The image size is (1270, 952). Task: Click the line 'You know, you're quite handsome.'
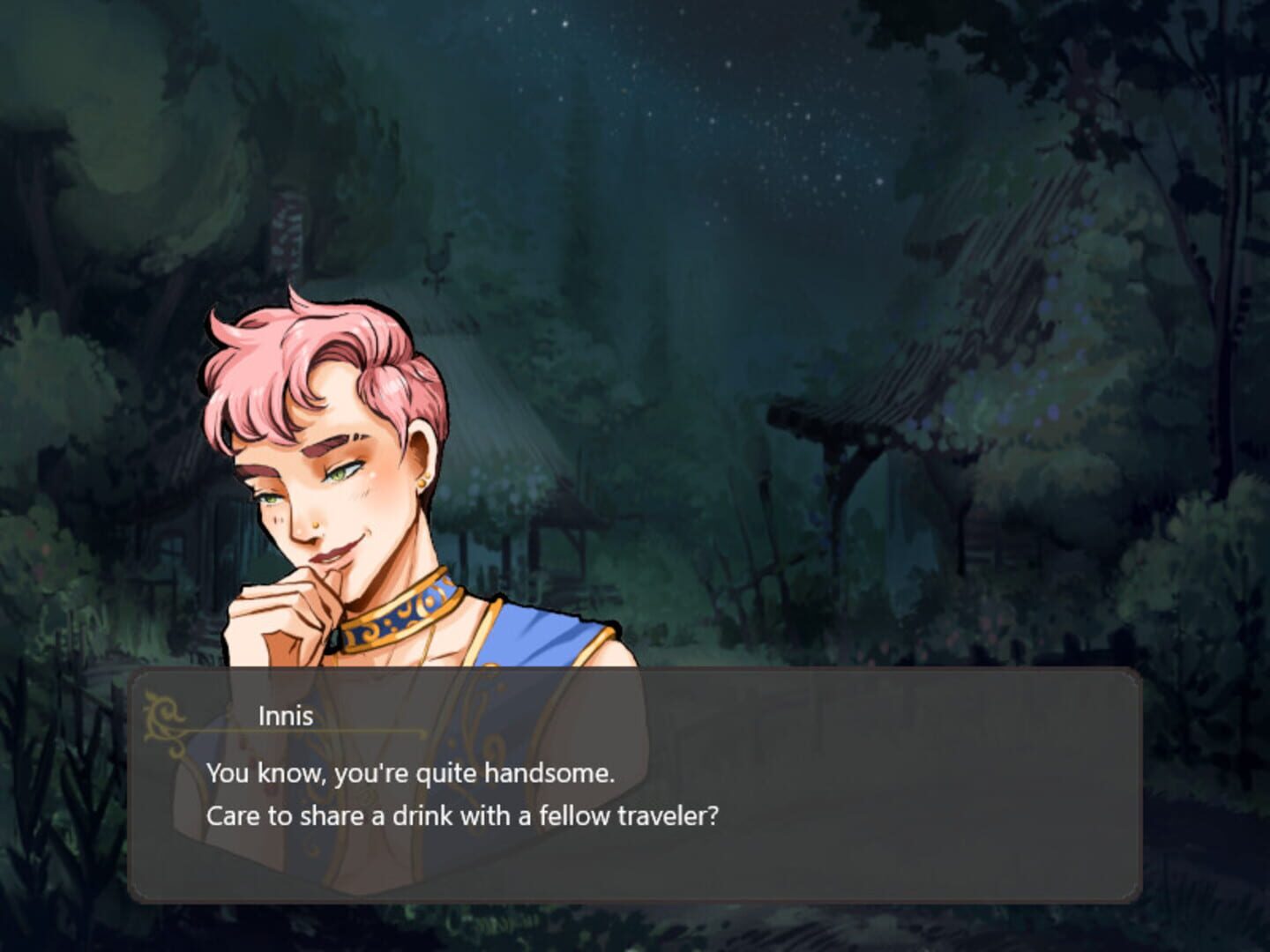(x=410, y=773)
